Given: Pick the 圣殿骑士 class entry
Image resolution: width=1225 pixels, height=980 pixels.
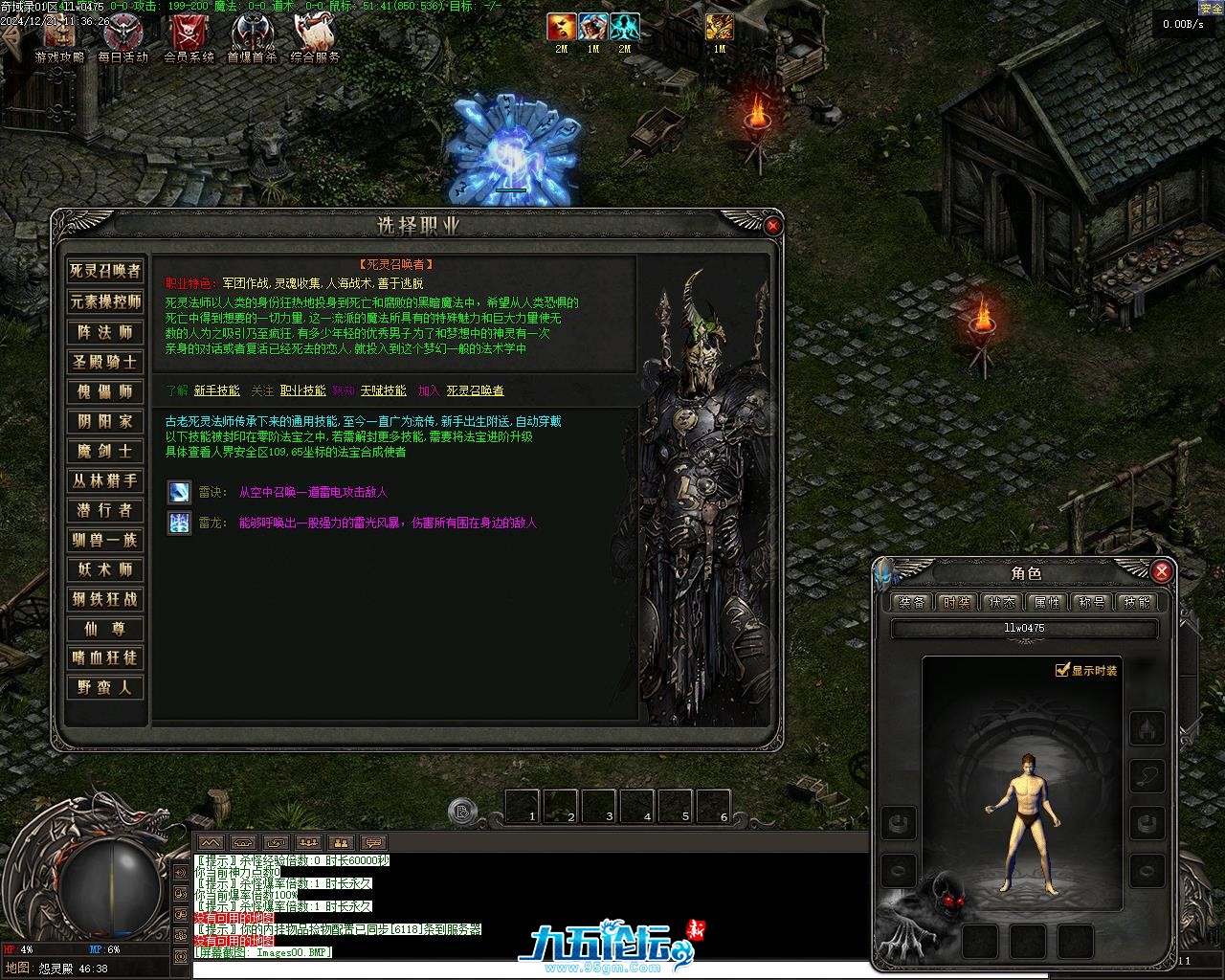Looking at the screenshot, I should (105, 362).
